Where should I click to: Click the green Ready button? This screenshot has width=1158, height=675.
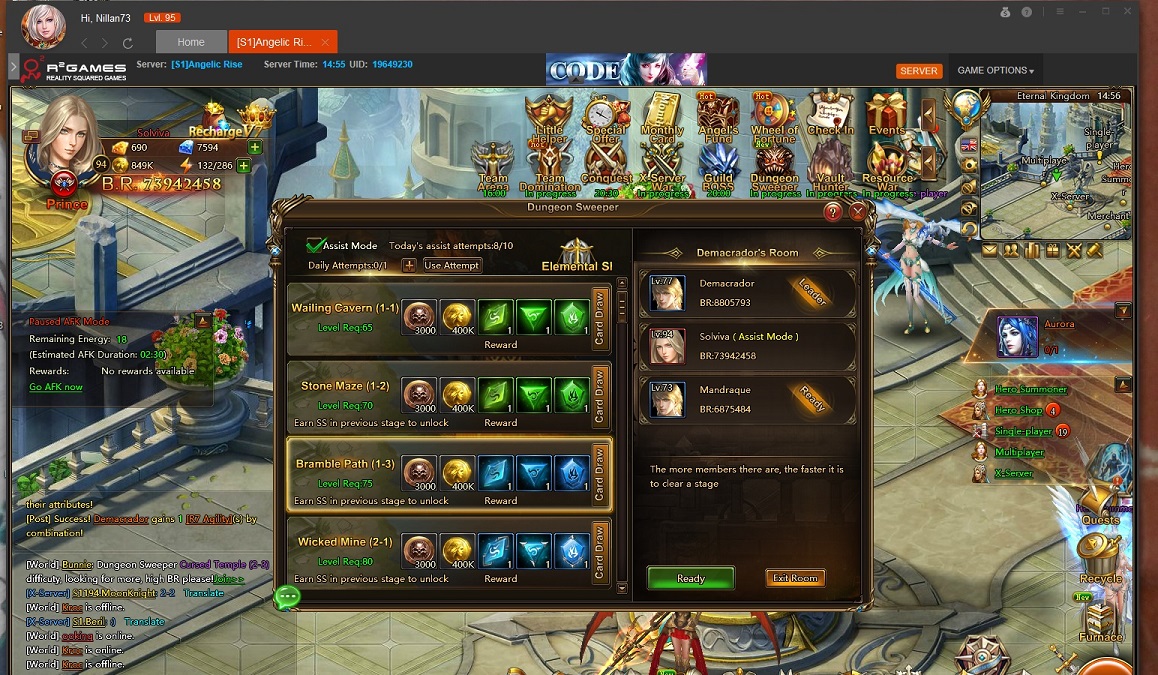(690, 578)
